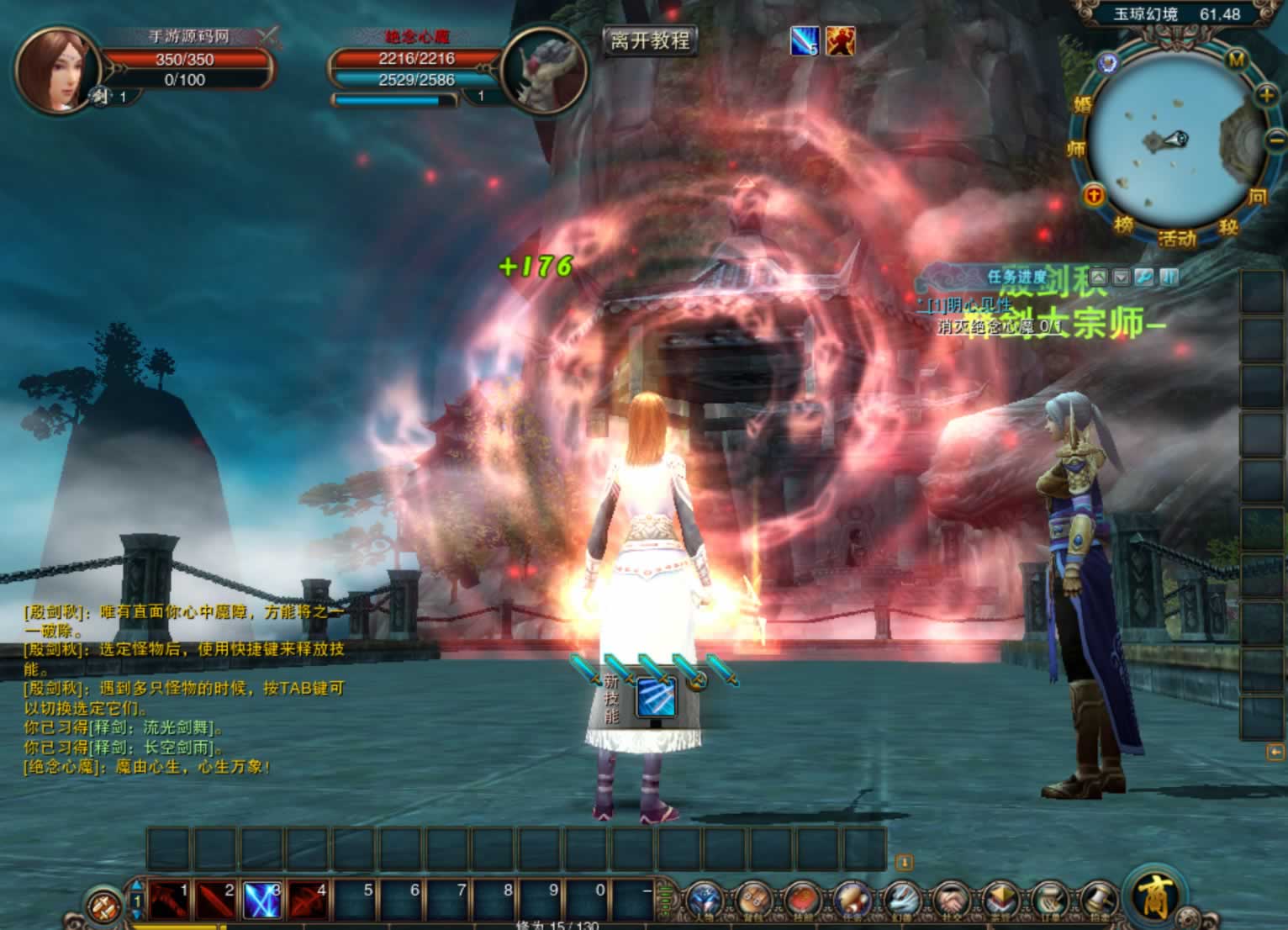Image resolution: width=1288 pixels, height=930 pixels.
Task: Collapse quest tracker with up arrow
Action: point(1098,277)
